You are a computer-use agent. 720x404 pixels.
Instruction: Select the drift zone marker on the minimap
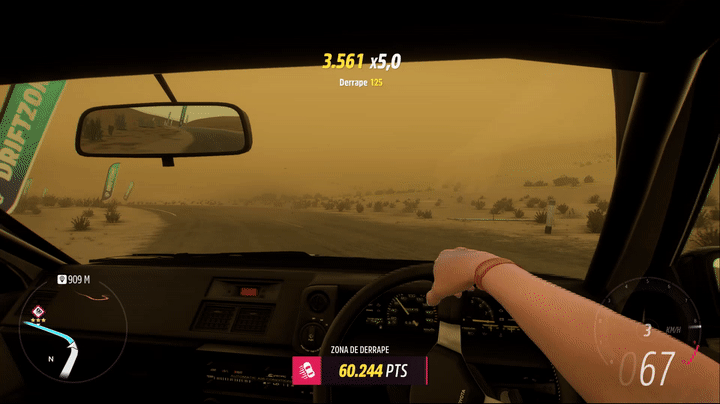pyautogui.click(x=38, y=312)
